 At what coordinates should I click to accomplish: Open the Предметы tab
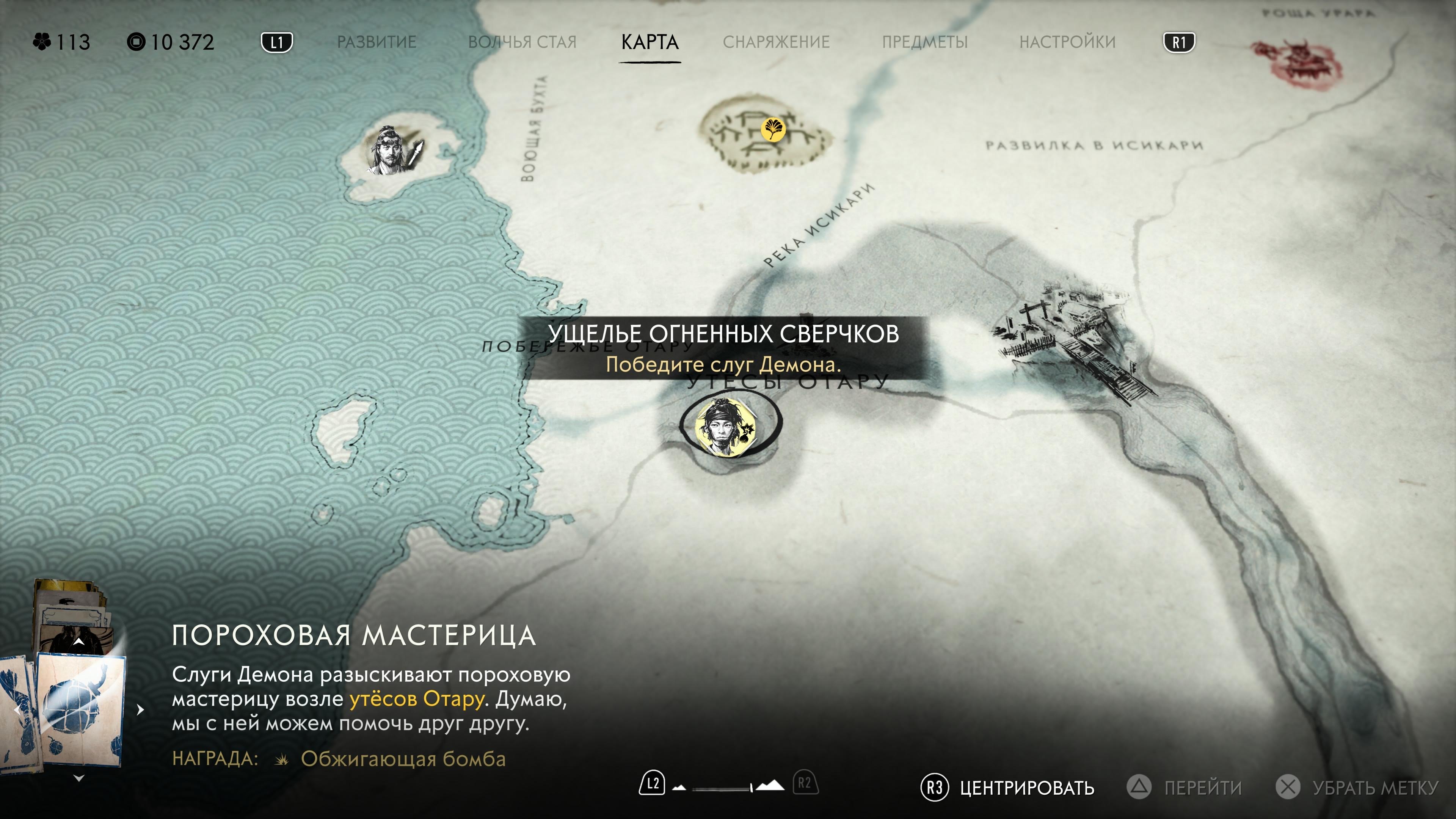point(925,42)
